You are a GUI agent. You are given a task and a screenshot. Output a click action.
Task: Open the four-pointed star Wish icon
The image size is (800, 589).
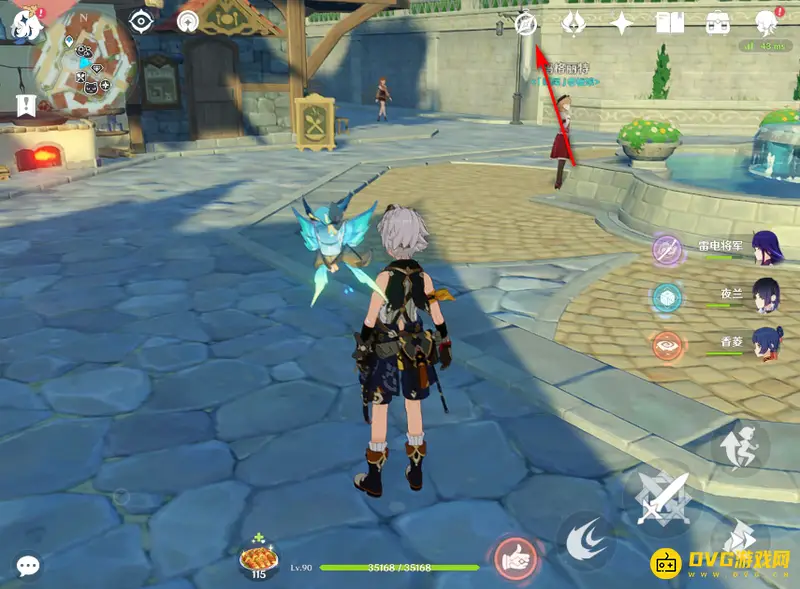(x=622, y=23)
